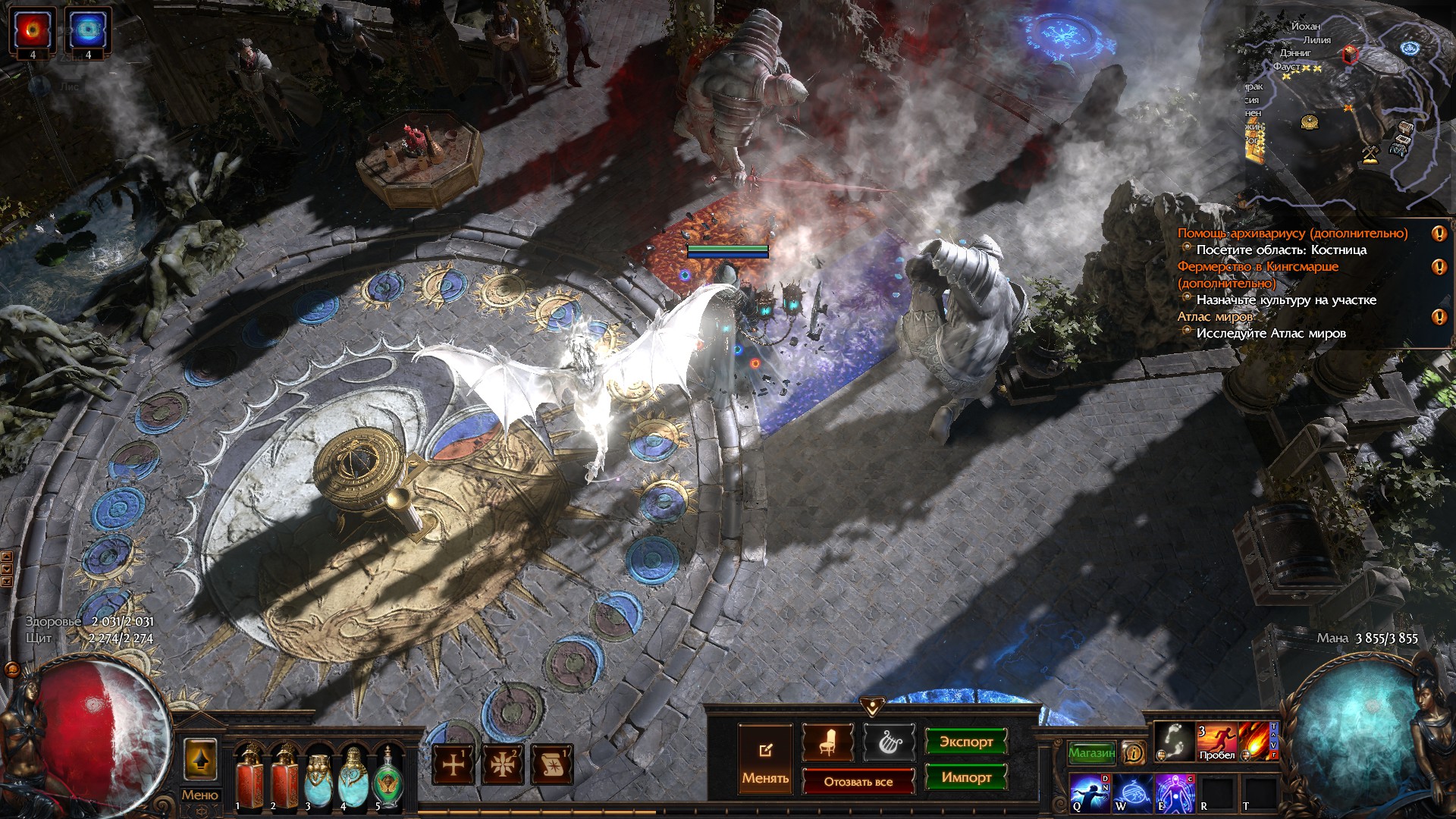Select quest Помощь архивариусу in tracker

coord(1291,234)
